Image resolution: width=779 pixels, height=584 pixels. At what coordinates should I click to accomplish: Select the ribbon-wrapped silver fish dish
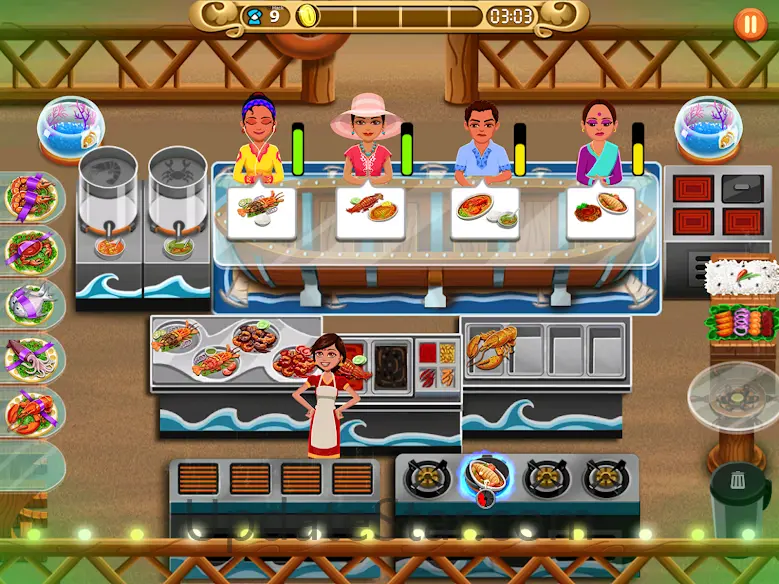[31, 302]
